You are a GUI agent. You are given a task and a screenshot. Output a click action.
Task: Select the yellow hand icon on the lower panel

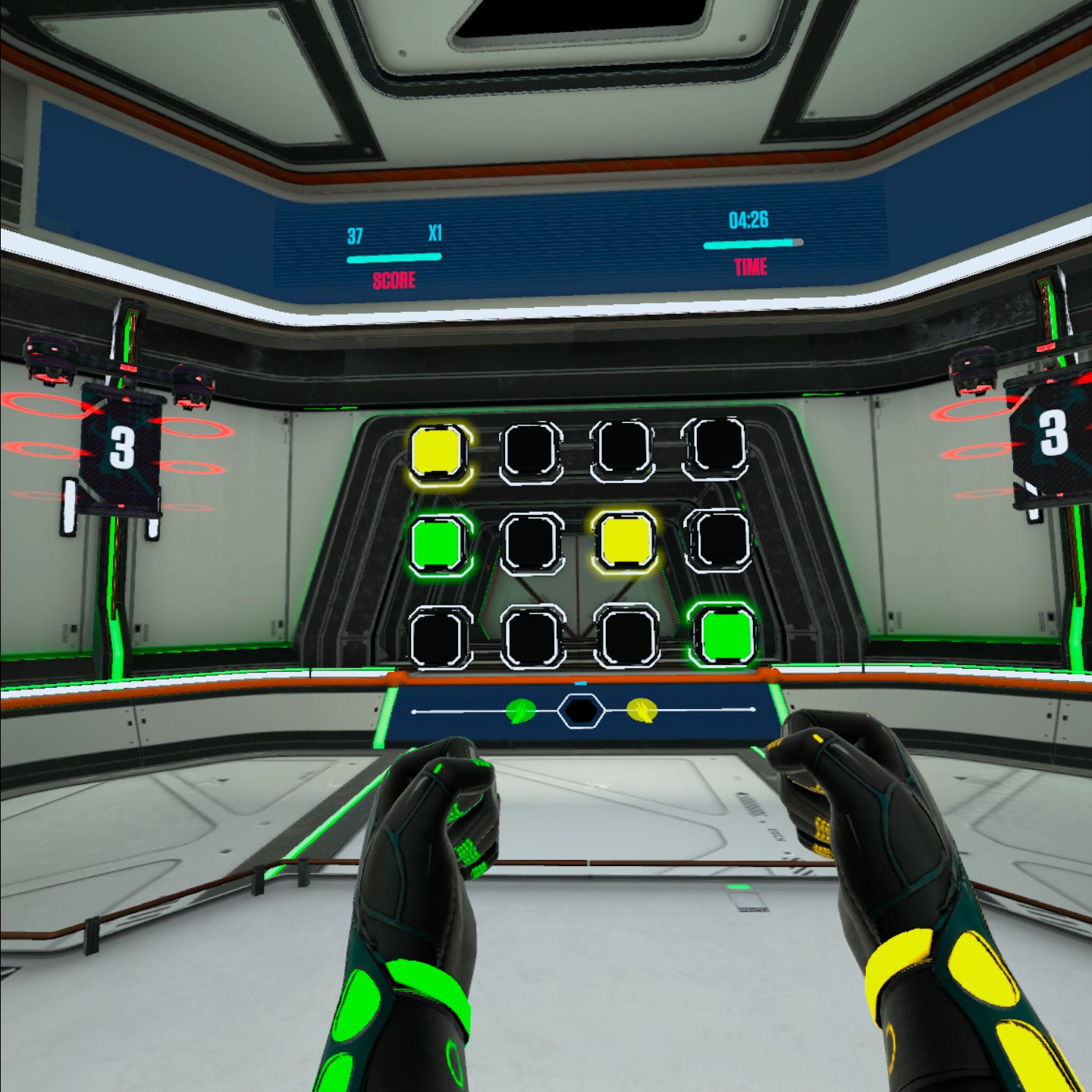(x=641, y=711)
